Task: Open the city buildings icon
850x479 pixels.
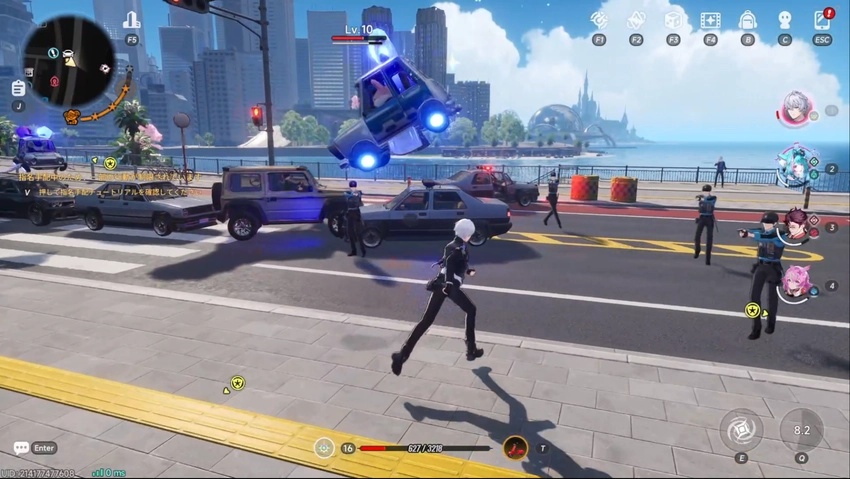Action: click(132, 20)
